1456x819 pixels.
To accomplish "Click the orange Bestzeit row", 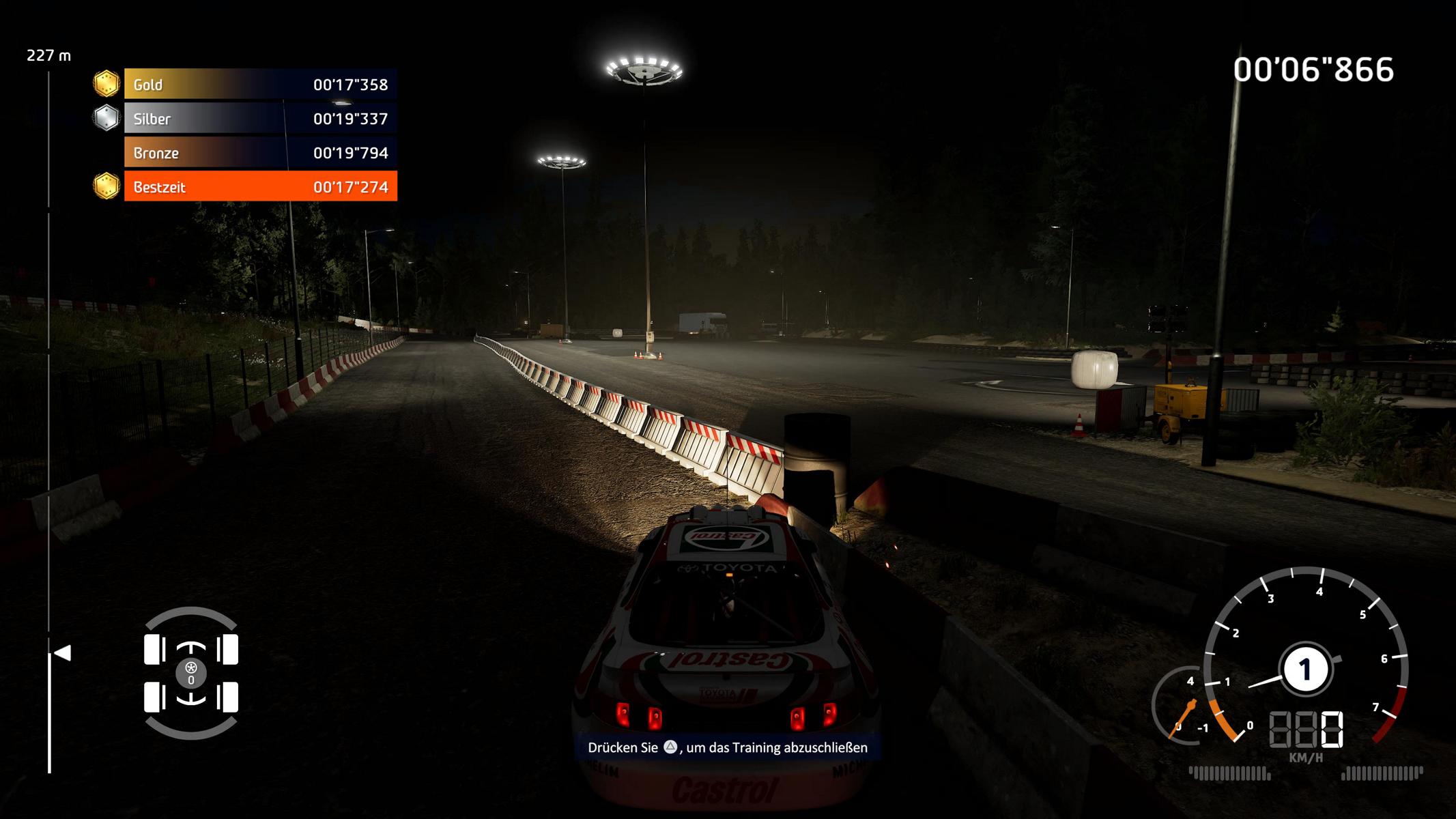I will [260, 187].
